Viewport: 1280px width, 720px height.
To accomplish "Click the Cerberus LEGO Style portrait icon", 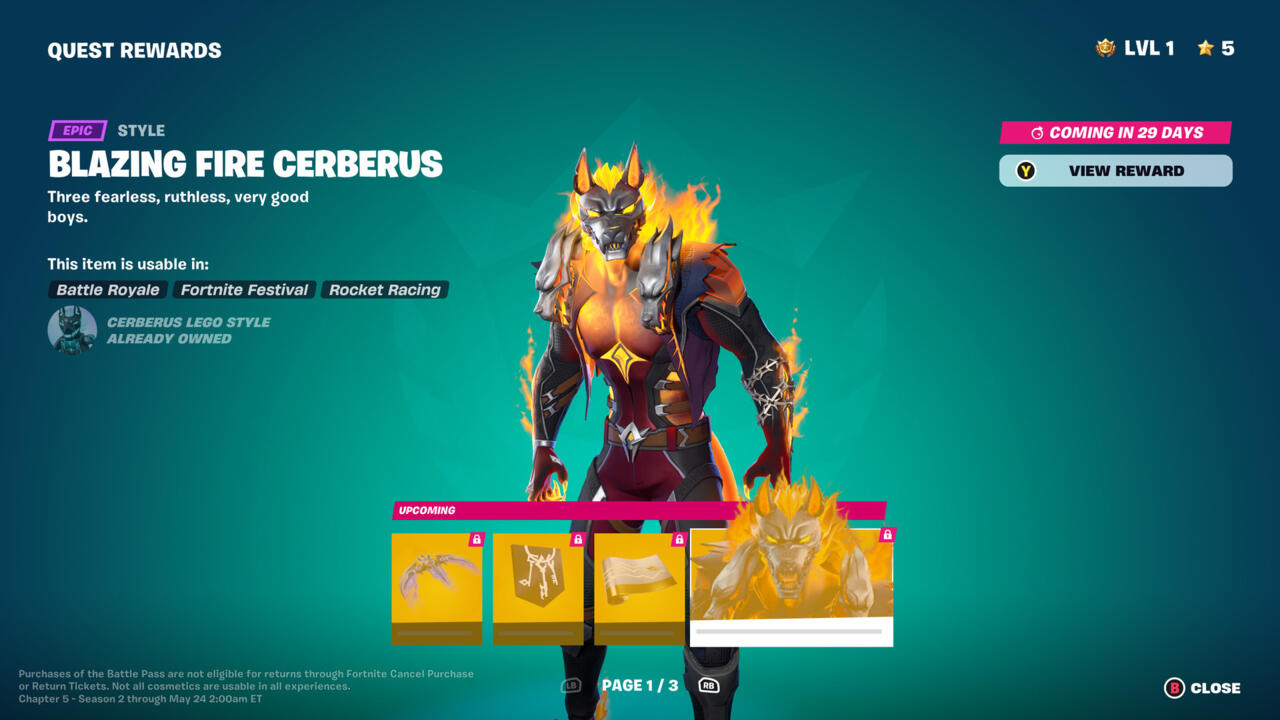I will point(72,330).
